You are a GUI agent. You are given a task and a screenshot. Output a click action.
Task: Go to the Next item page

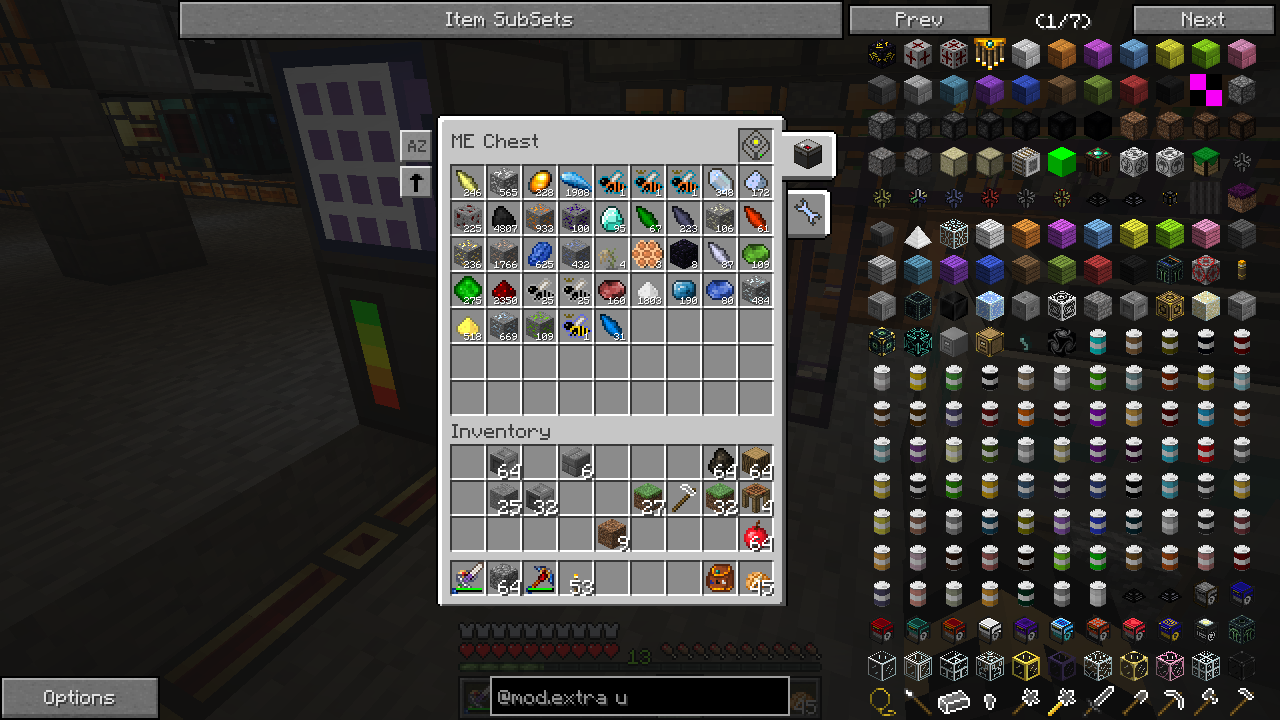(1202, 19)
